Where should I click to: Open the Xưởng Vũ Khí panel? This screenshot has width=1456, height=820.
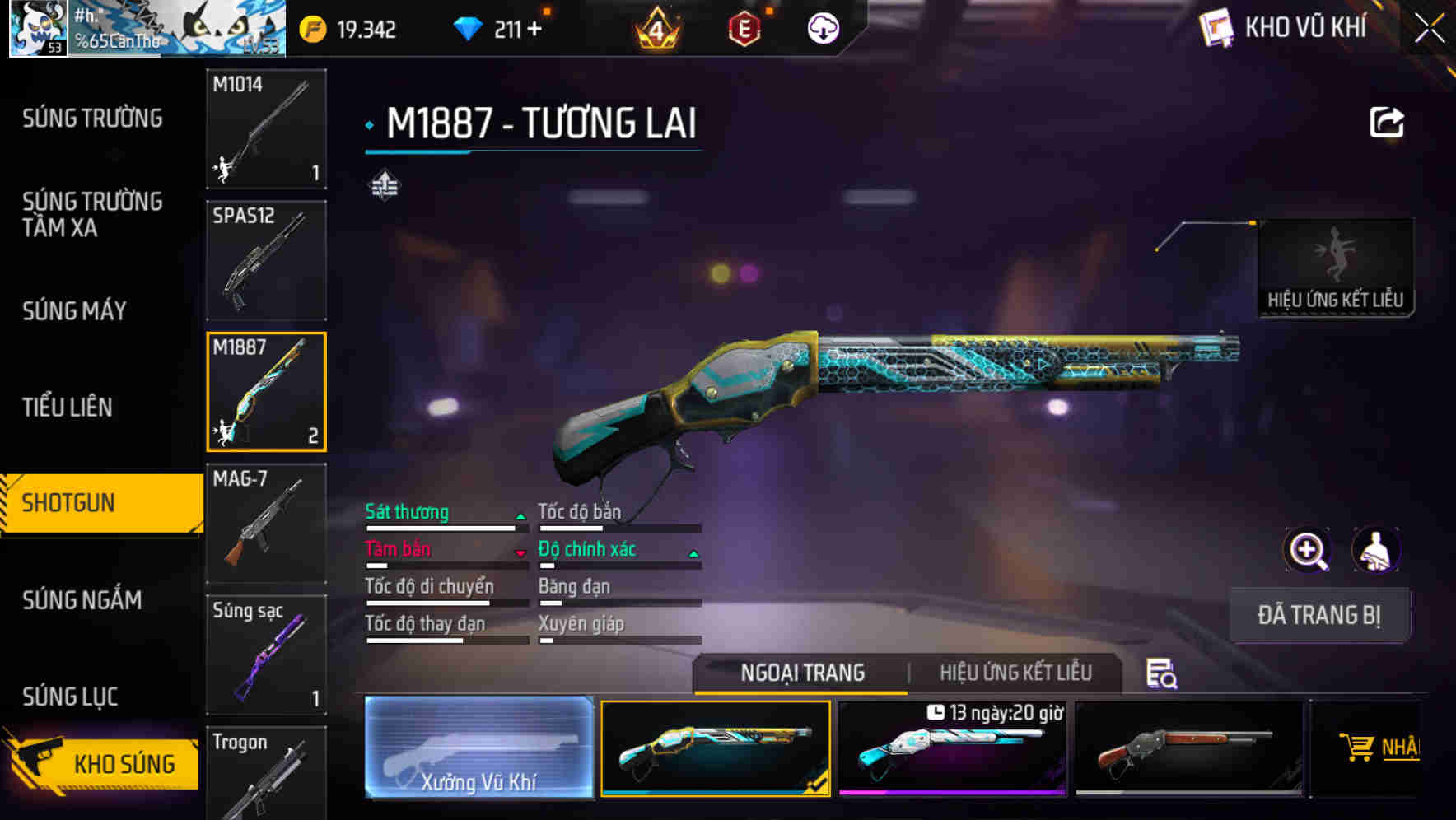pos(479,748)
